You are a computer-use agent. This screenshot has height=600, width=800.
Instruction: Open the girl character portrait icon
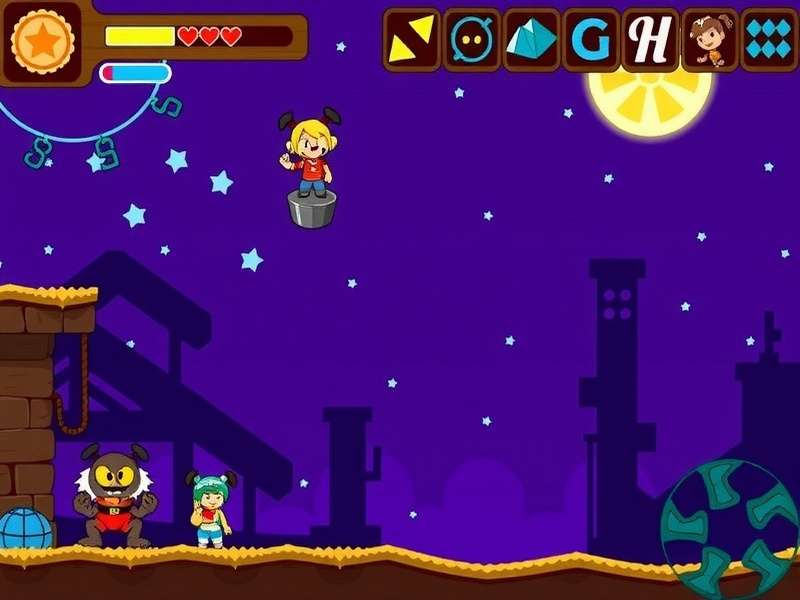pyautogui.click(x=711, y=39)
